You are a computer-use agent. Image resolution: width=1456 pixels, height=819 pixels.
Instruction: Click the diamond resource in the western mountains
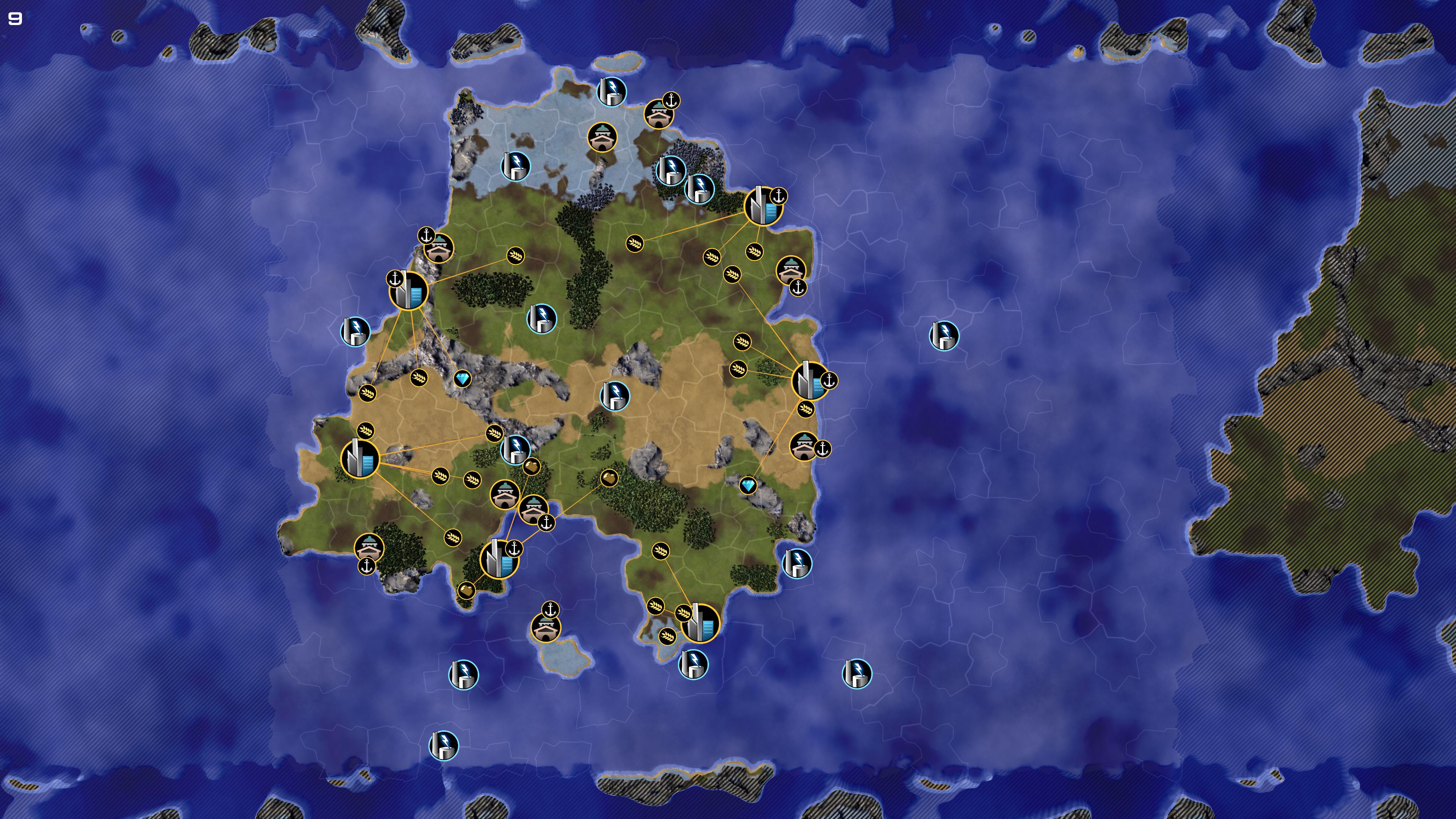(x=462, y=379)
